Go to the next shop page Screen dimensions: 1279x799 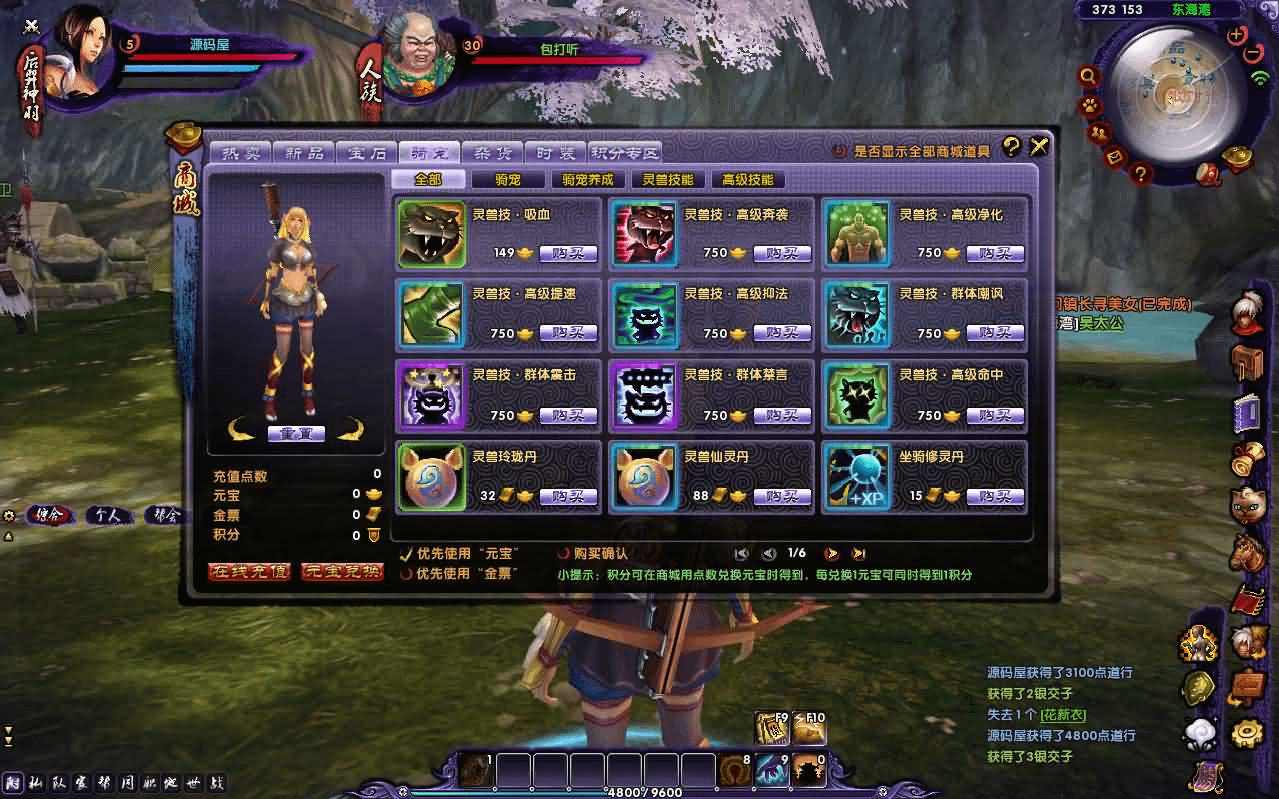831,554
